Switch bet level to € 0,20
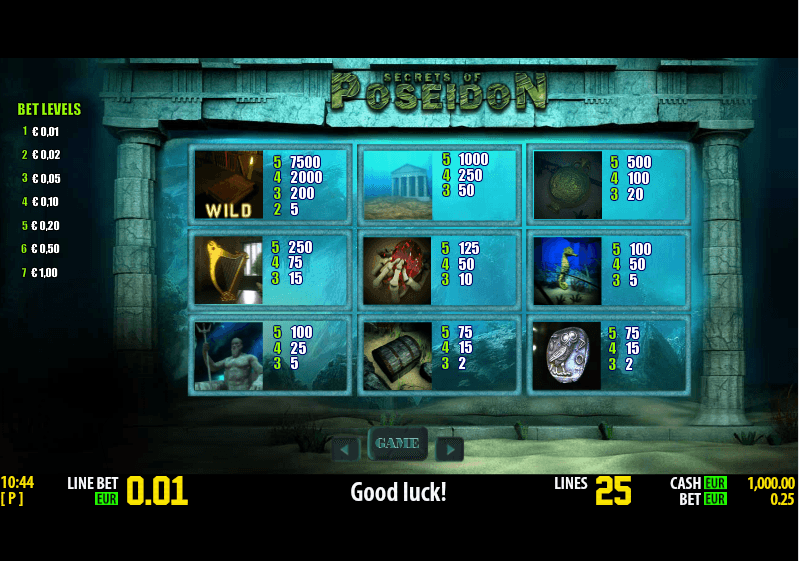Image resolution: width=799 pixels, height=561 pixels. pyautogui.click(x=45, y=225)
